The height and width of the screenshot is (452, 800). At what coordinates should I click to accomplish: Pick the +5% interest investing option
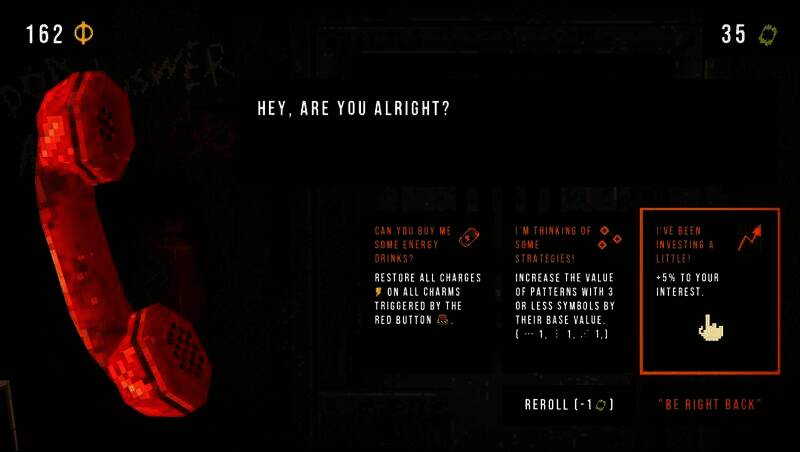(709, 290)
